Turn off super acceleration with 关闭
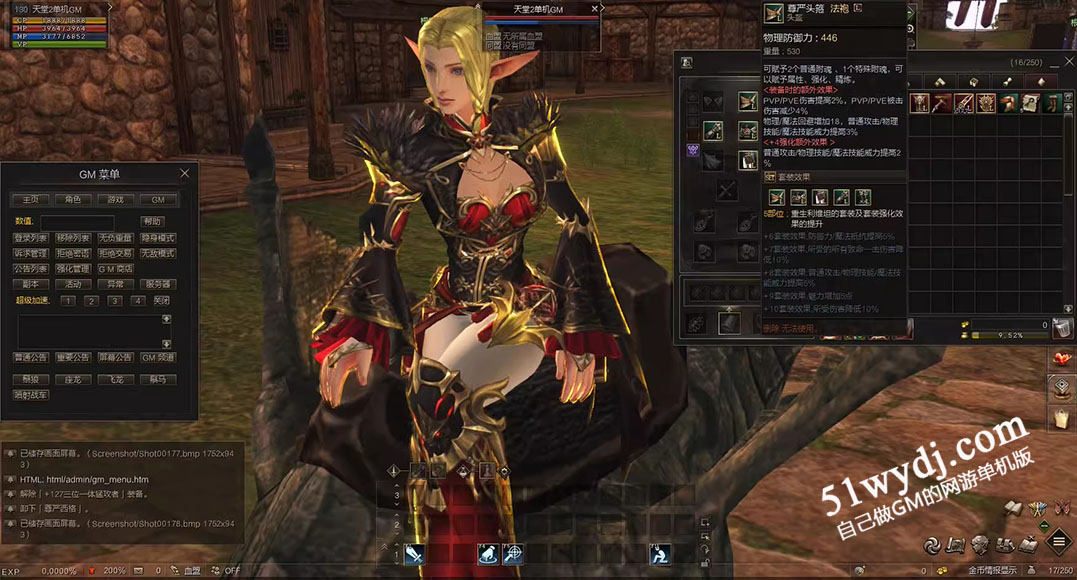 [161, 300]
